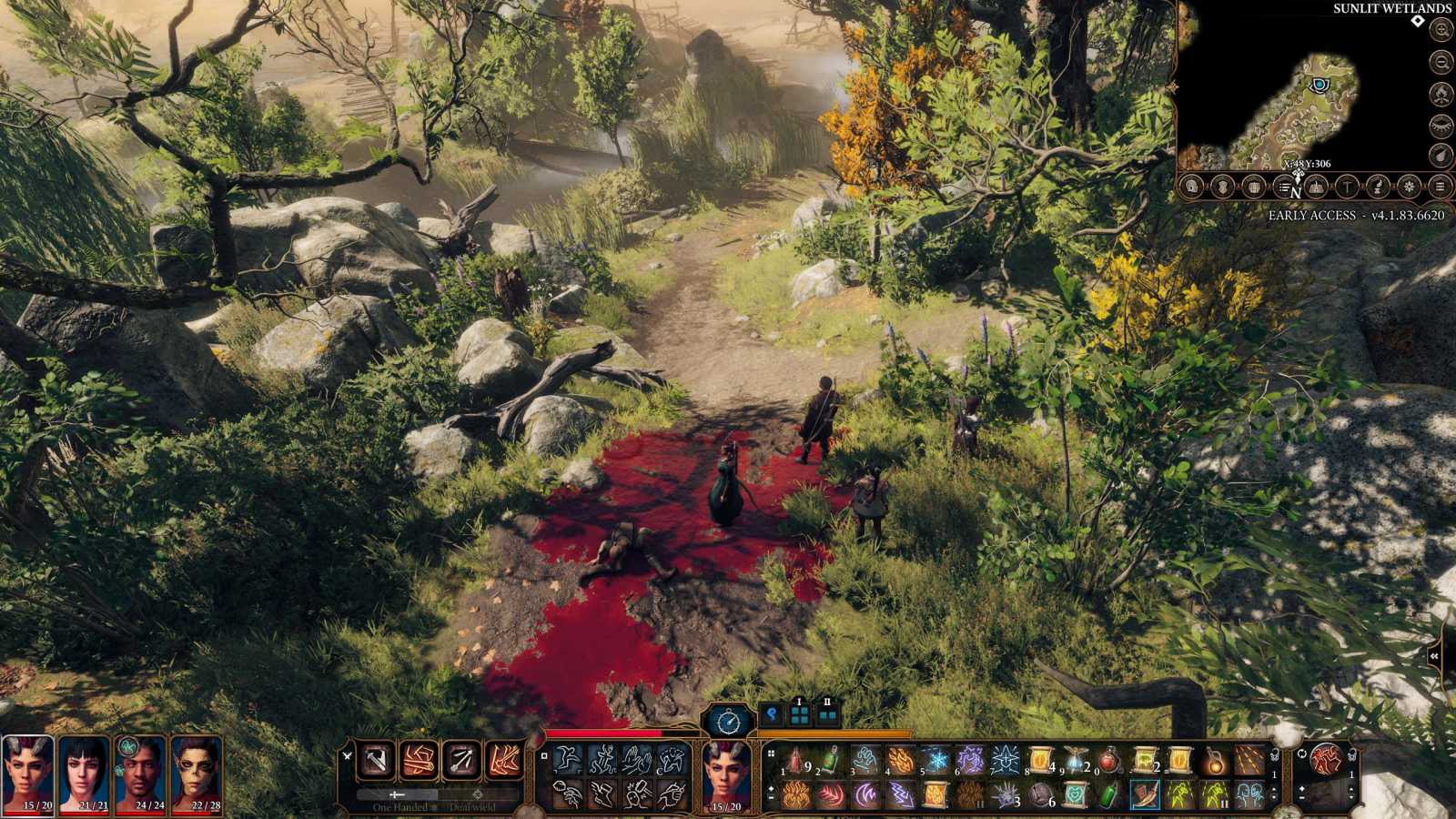Activate the hand axe melee attack icon
The height and width of the screenshot is (819, 1456).
375,760
